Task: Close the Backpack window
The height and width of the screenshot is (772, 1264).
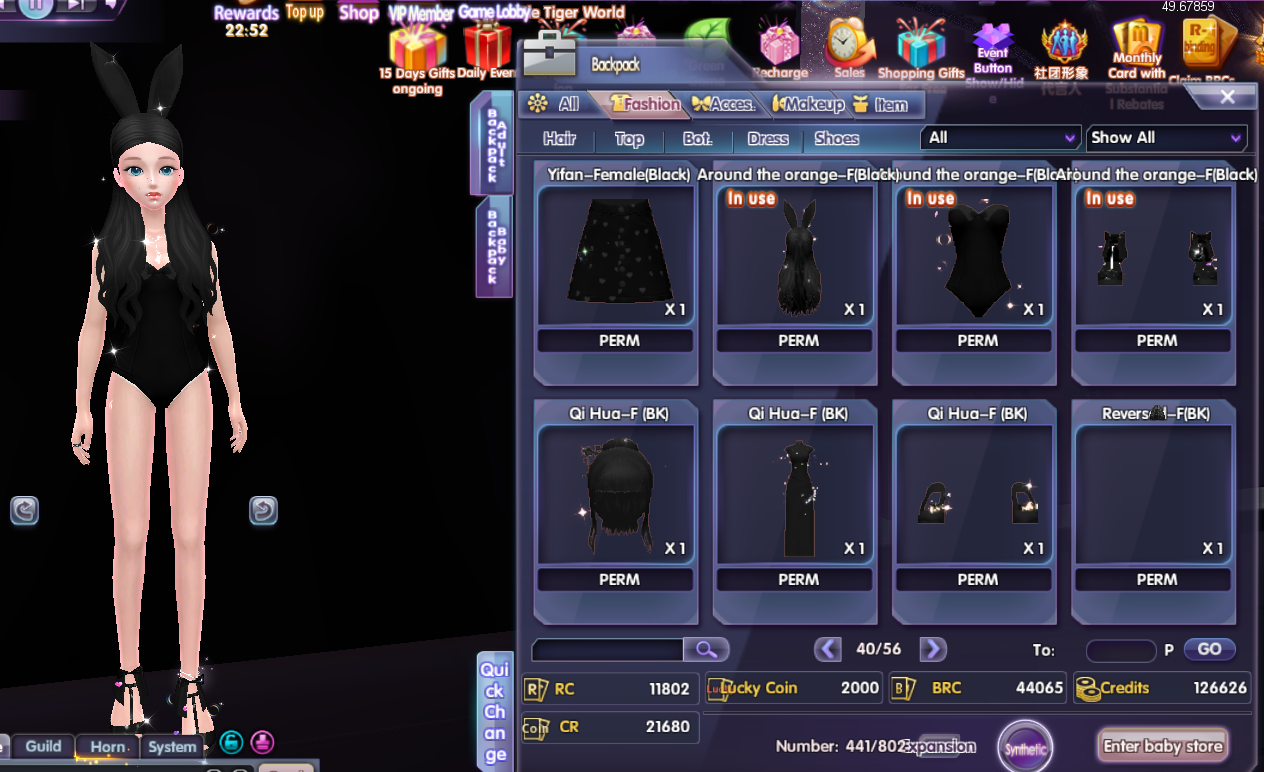Action: click(x=1227, y=97)
